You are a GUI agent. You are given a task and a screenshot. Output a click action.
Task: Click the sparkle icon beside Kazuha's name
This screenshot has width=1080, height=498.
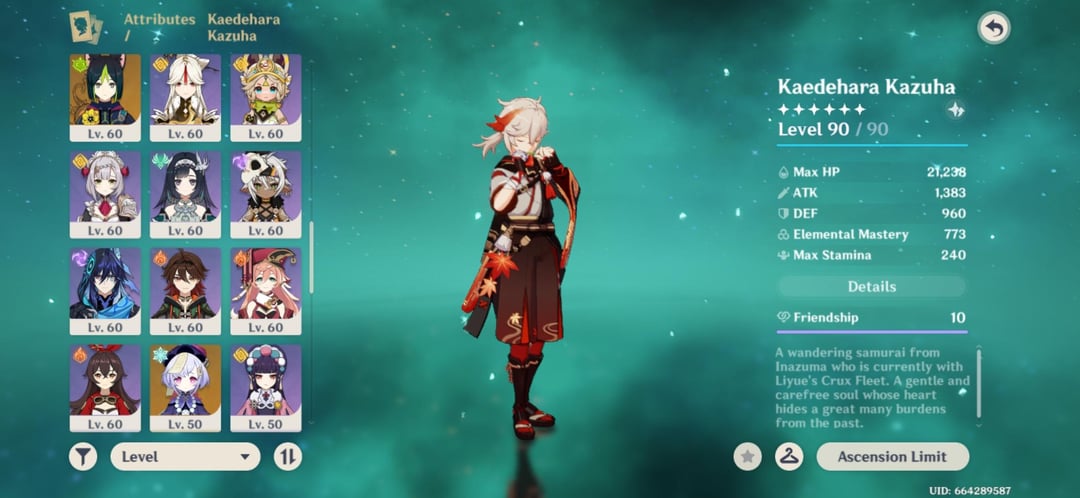pyautogui.click(x=956, y=111)
